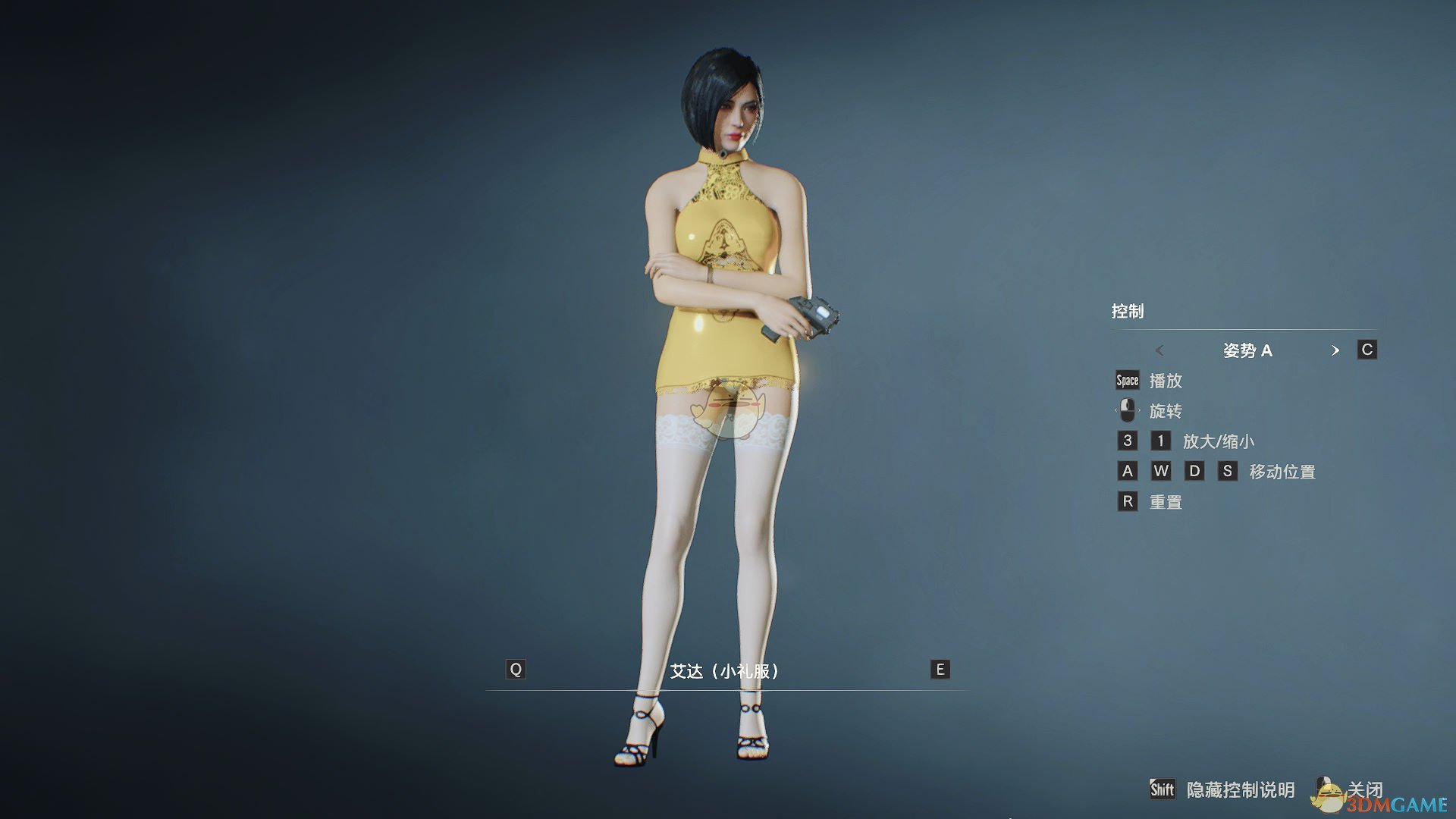Click the "Q" key icon left of the character name
The image size is (1456, 819).
tap(516, 669)
